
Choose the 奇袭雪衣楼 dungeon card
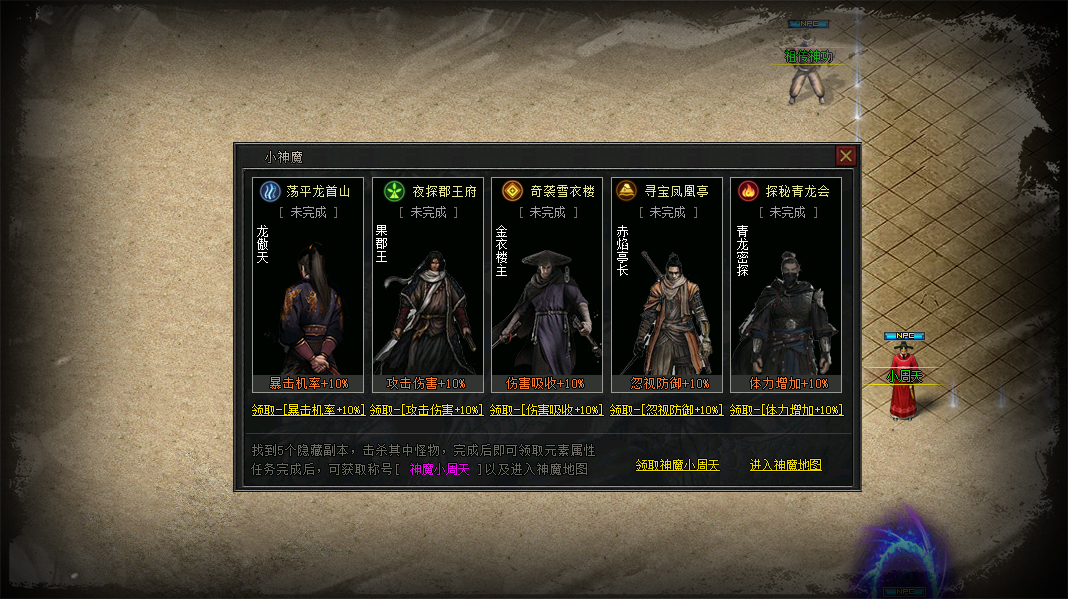tap(547, 285)
